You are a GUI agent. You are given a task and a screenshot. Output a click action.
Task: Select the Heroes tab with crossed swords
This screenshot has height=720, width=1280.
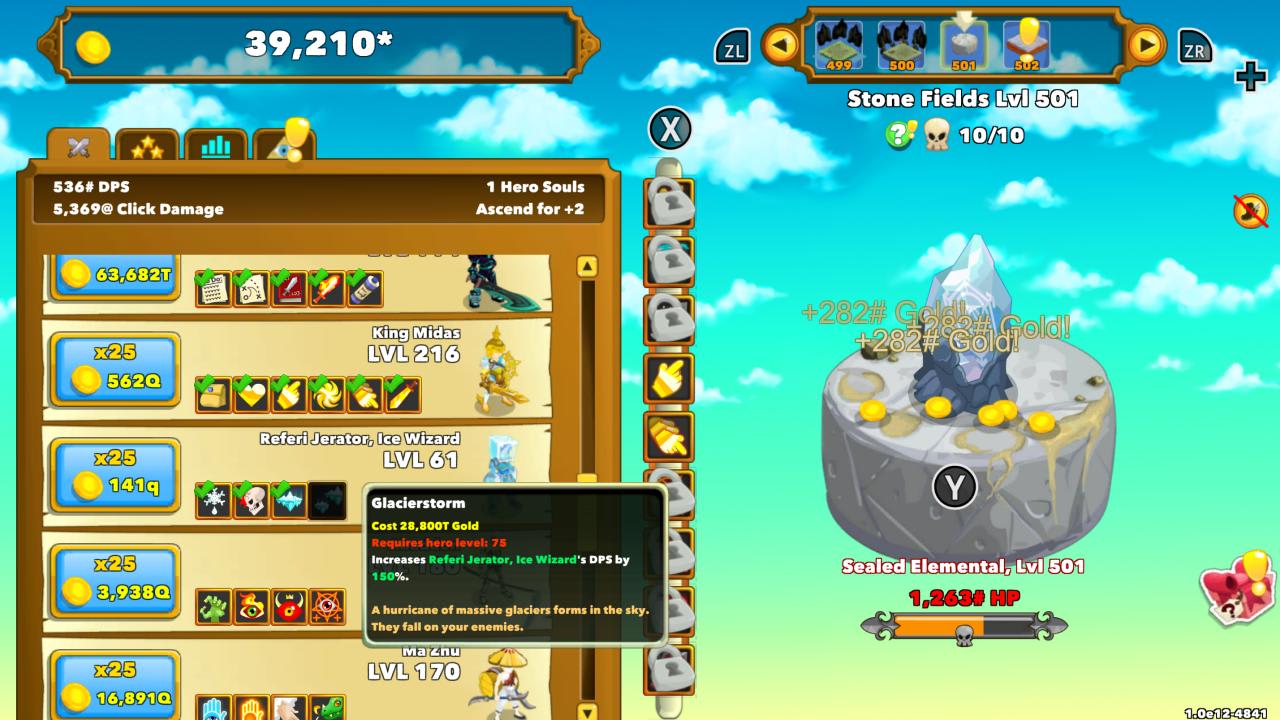80,145
